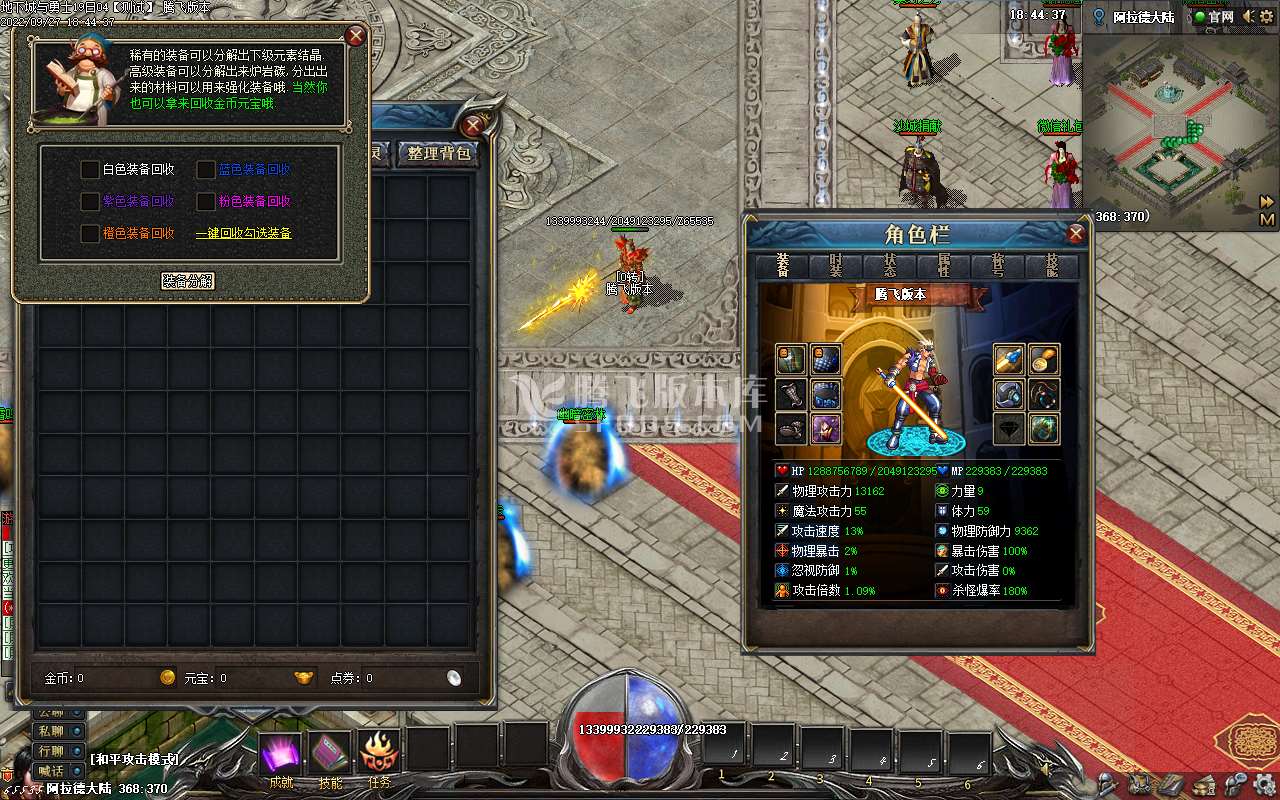Open the 属性 tab in character panel
The height and width of the screenshot is (800, 1280).
pos(944,266)
